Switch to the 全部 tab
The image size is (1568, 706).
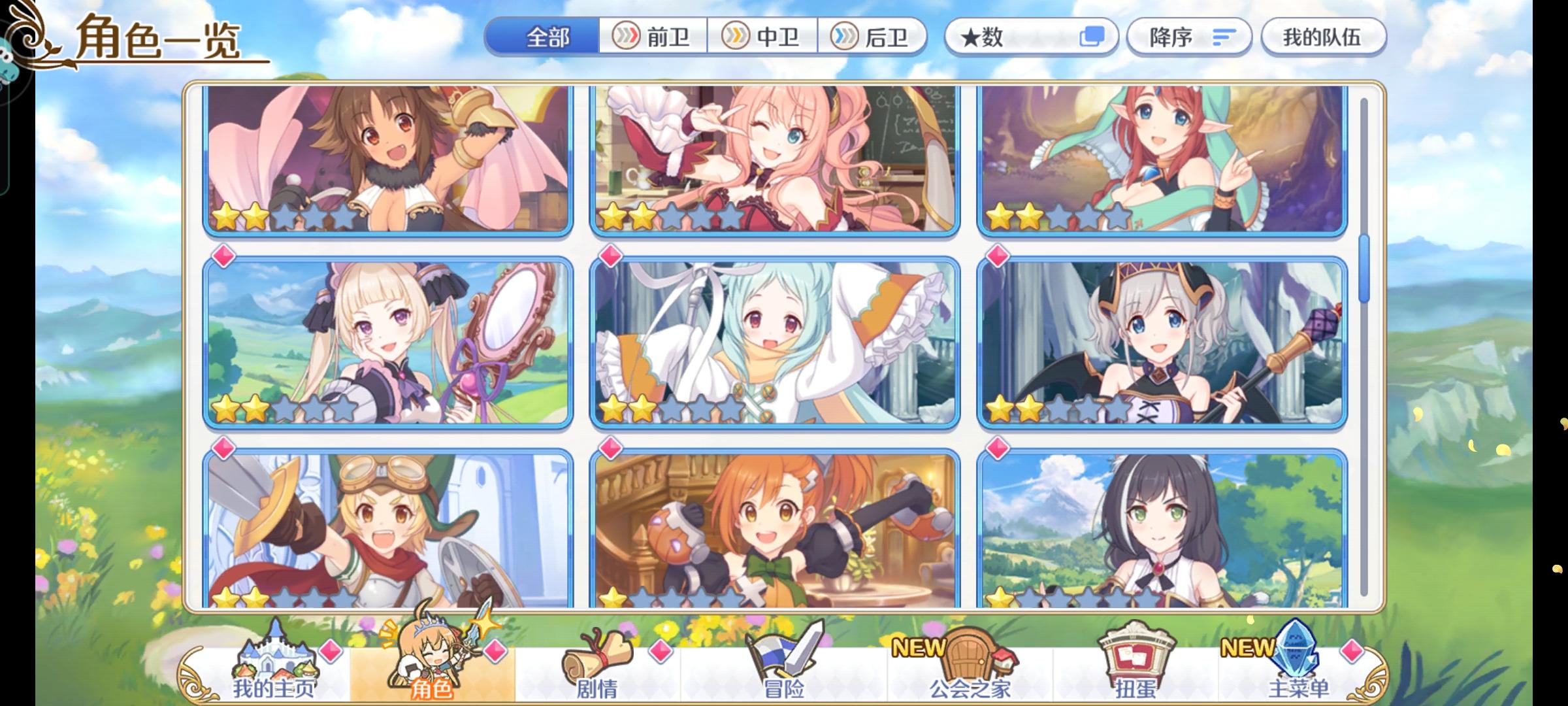coord(546,37)
